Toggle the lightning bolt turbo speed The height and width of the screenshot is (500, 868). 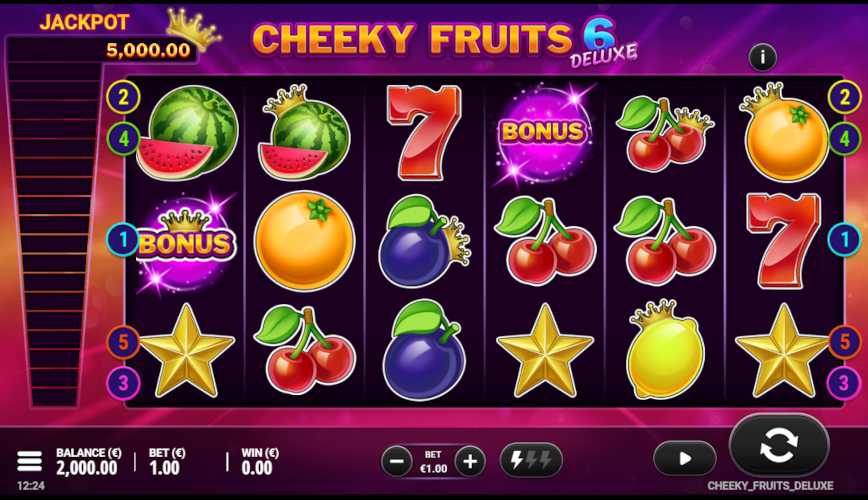[531, 459]
